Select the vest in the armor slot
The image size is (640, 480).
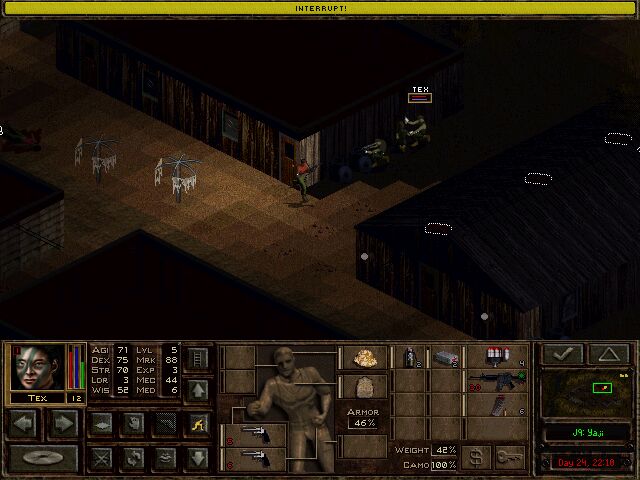pos(362,387)
